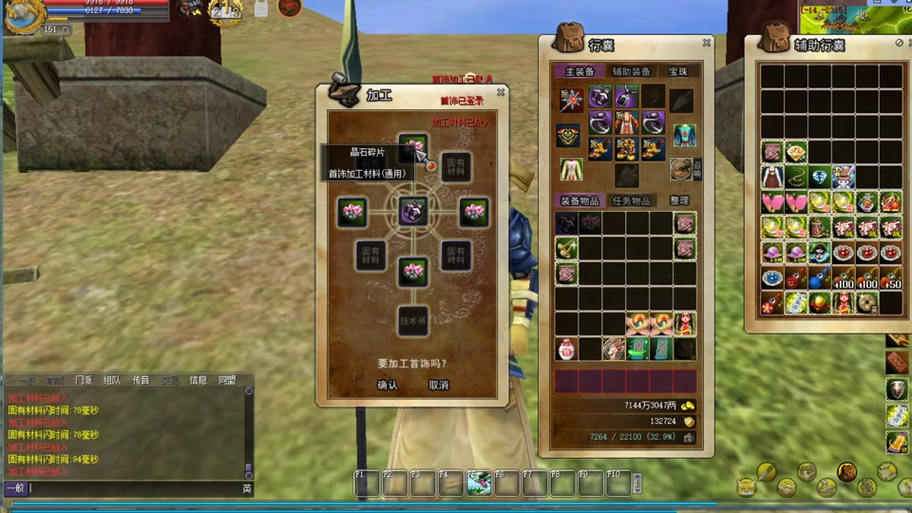
Task: Open the 宝珠 tab
Action: pyautogui.click(x=678, y=72)
